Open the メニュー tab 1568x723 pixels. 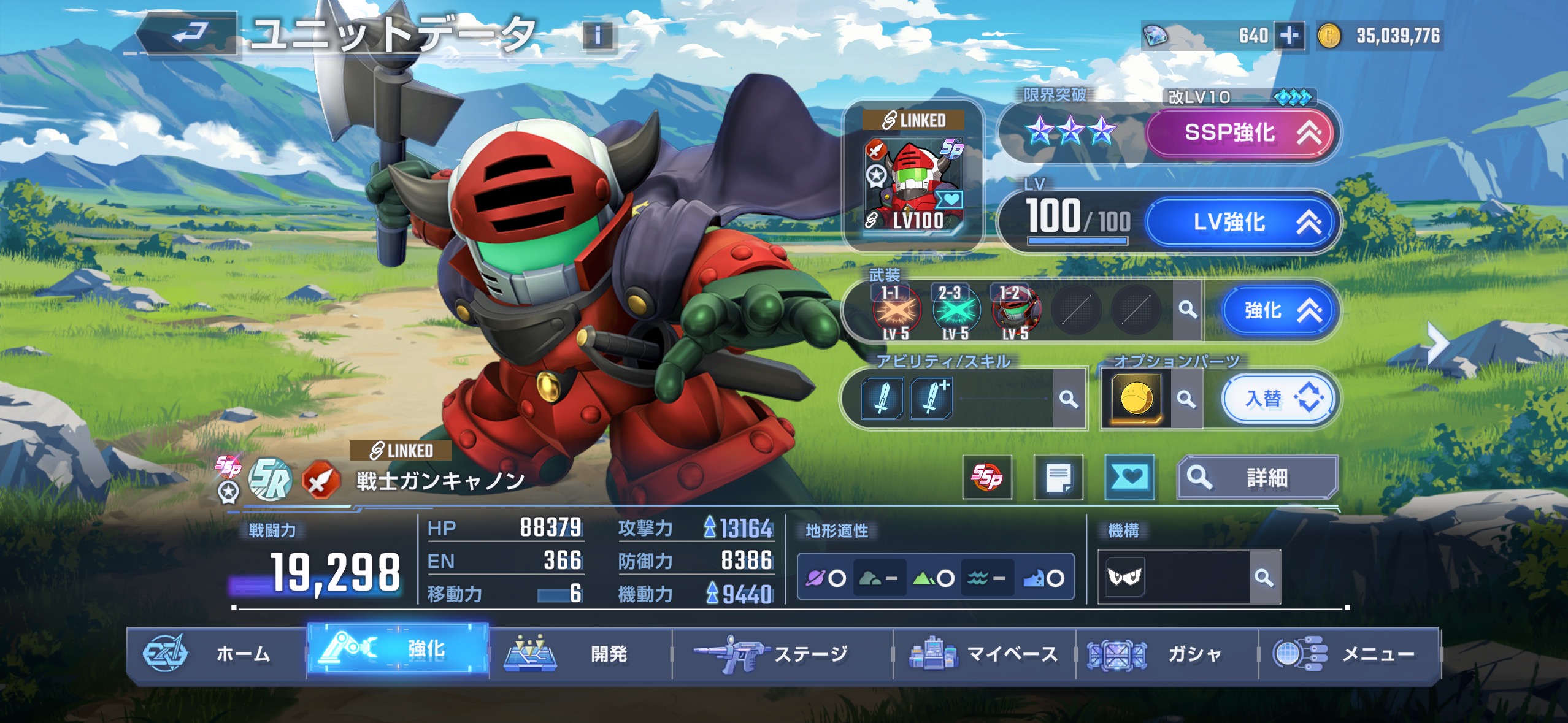point(1348,654)
